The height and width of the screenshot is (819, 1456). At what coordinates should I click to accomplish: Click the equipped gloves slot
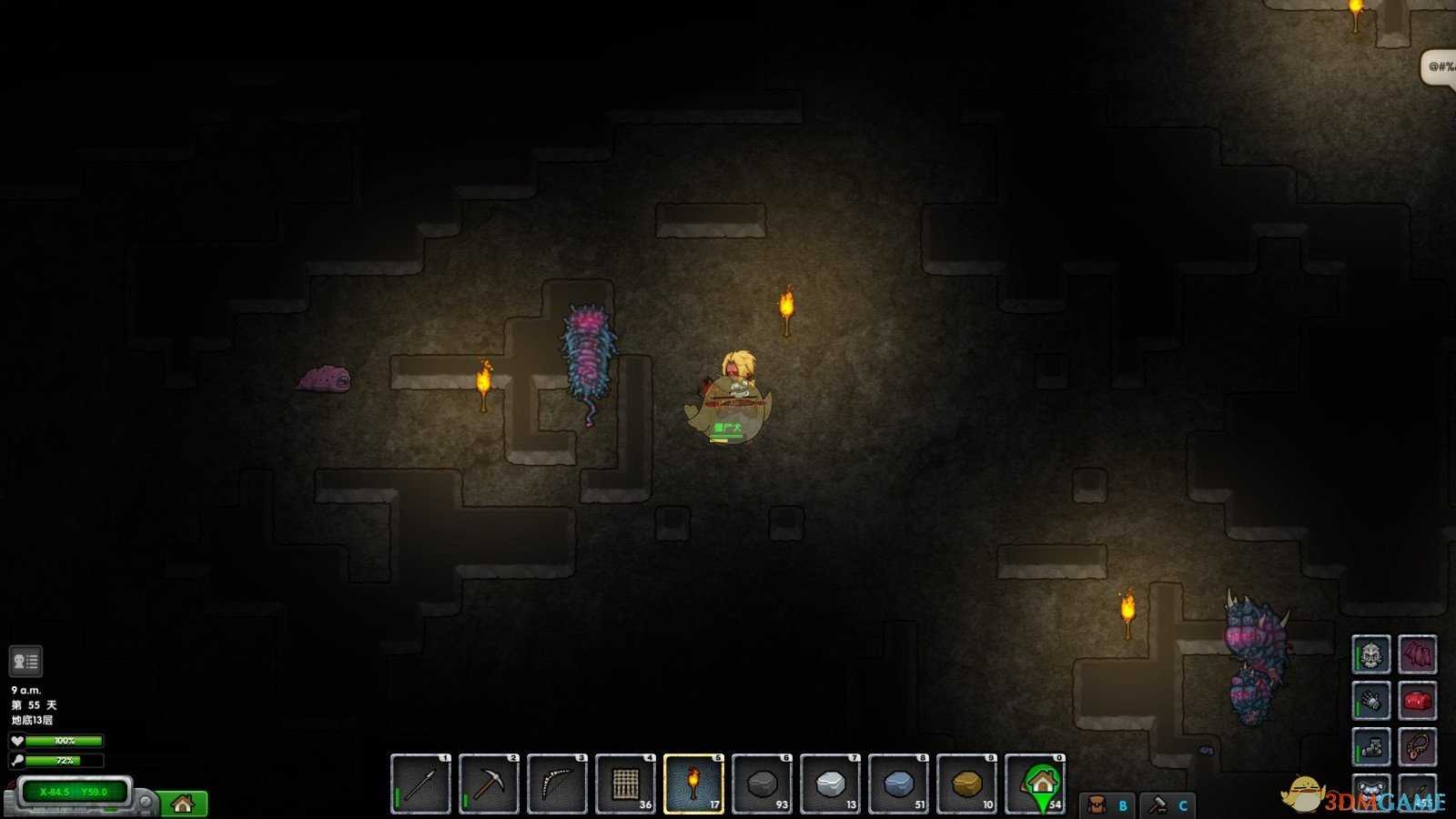click(x=1371, y=701)
